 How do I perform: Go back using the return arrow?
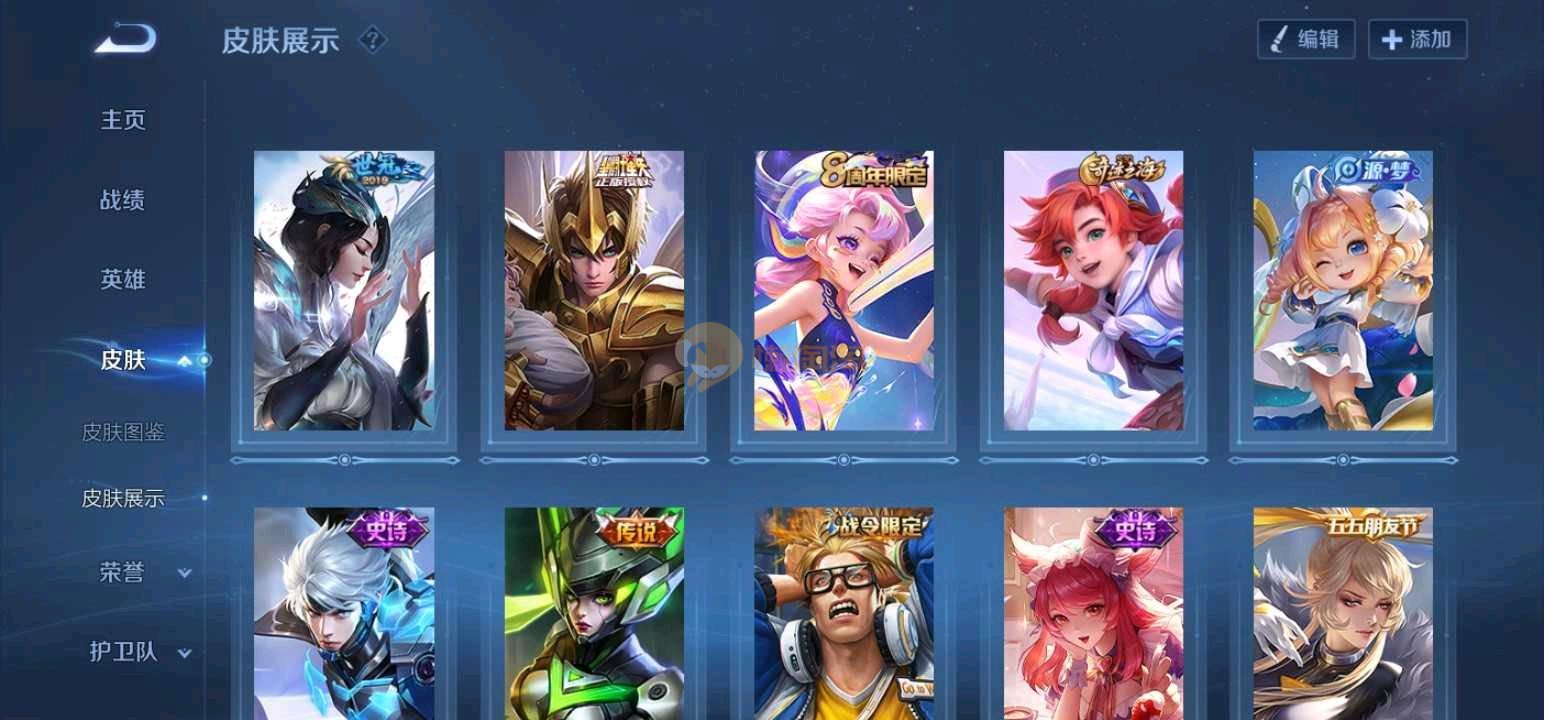pyautogui.click(x=126, y=40)
